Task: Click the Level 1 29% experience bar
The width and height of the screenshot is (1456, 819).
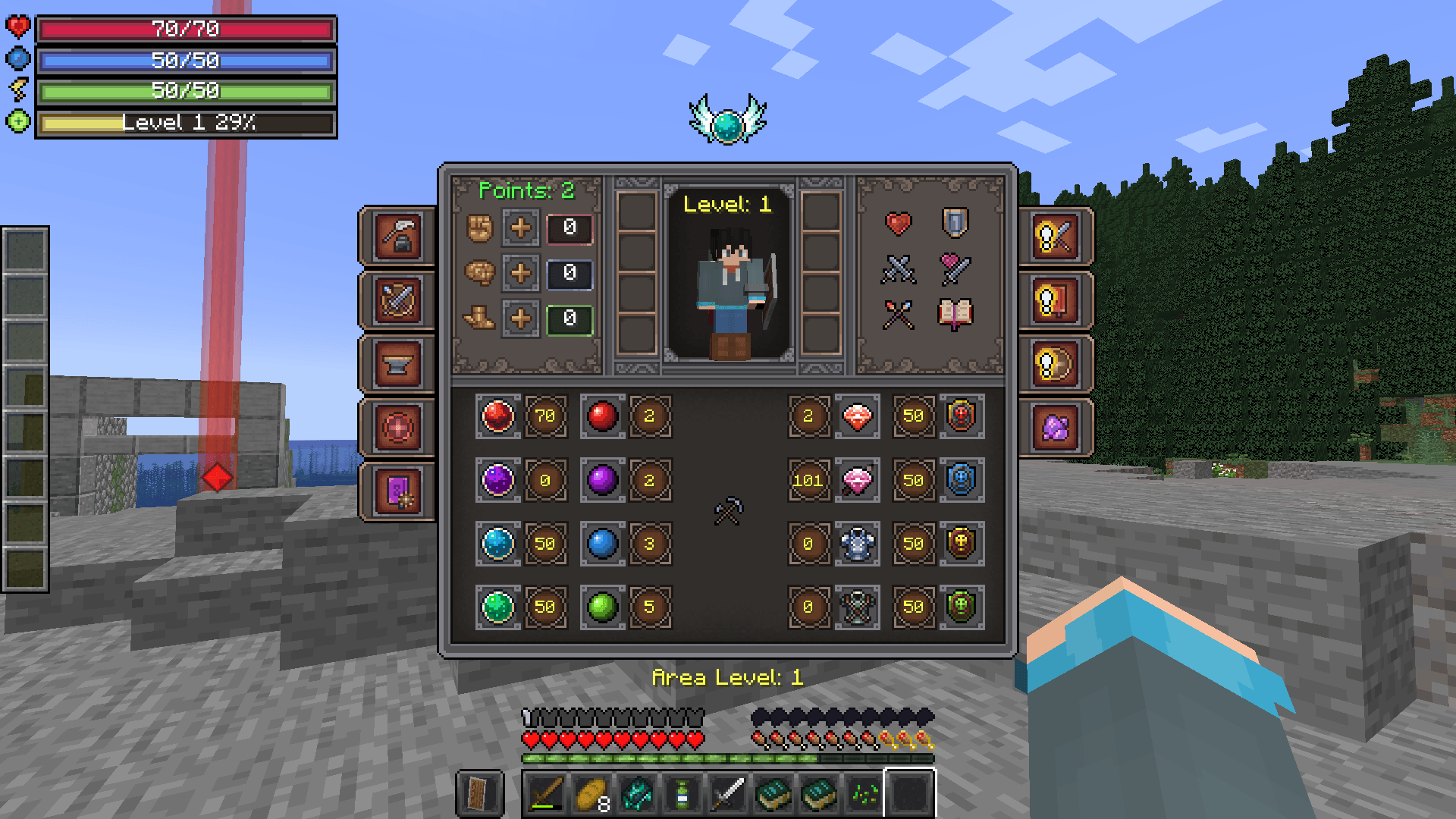Action: click(186, 123)
